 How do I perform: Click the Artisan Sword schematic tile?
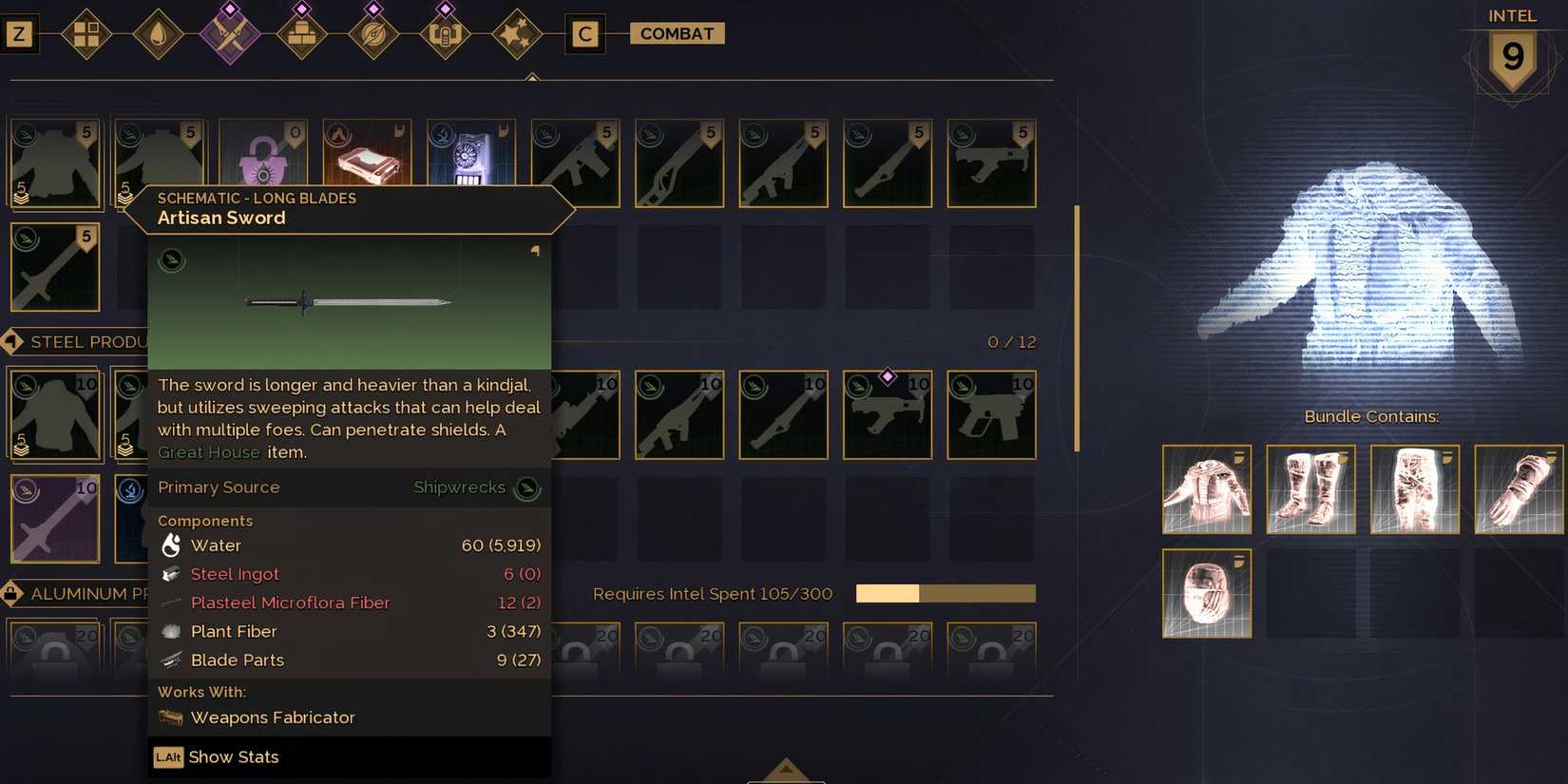pos(54,267)
